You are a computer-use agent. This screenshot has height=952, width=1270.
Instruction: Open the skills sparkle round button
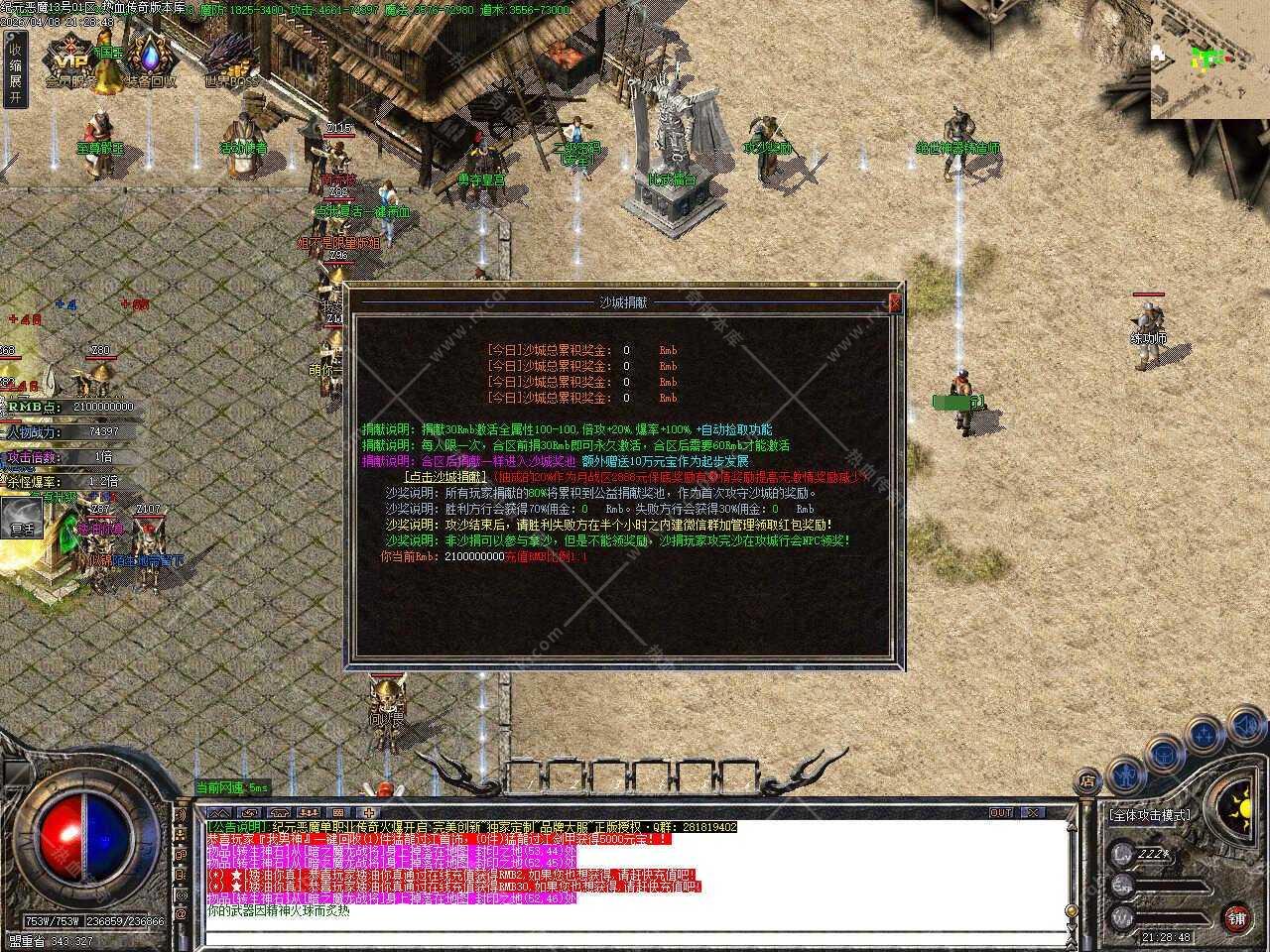[x=1204, y=735]
